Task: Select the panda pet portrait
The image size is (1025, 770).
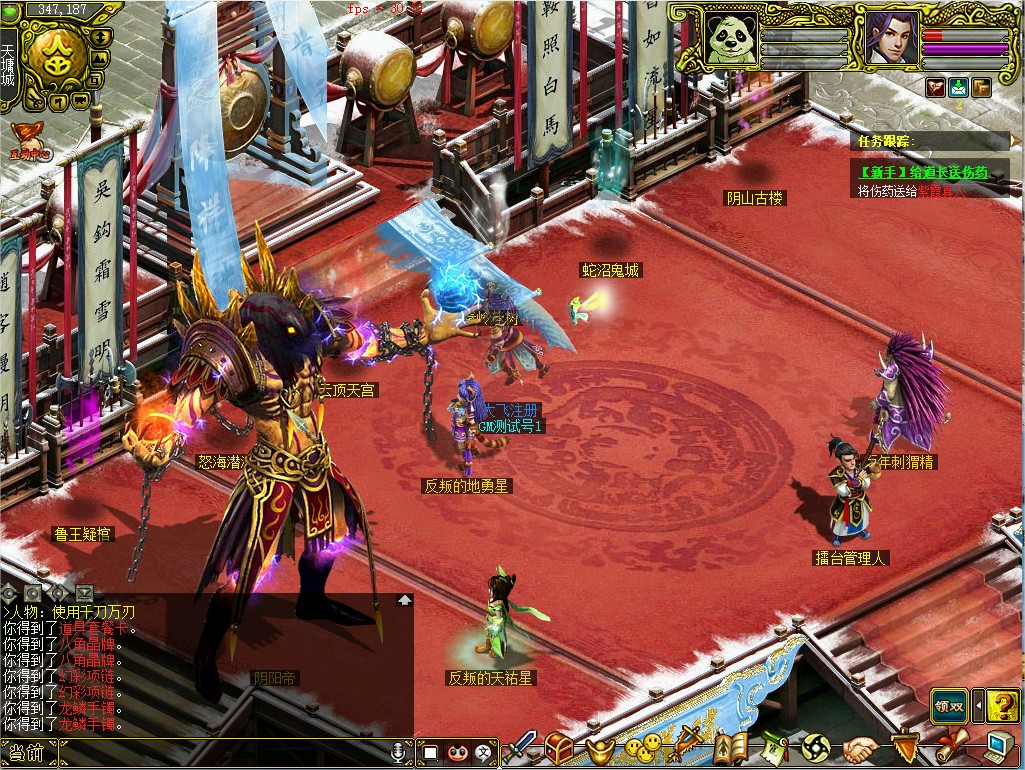Action: (x=731, y=40)
